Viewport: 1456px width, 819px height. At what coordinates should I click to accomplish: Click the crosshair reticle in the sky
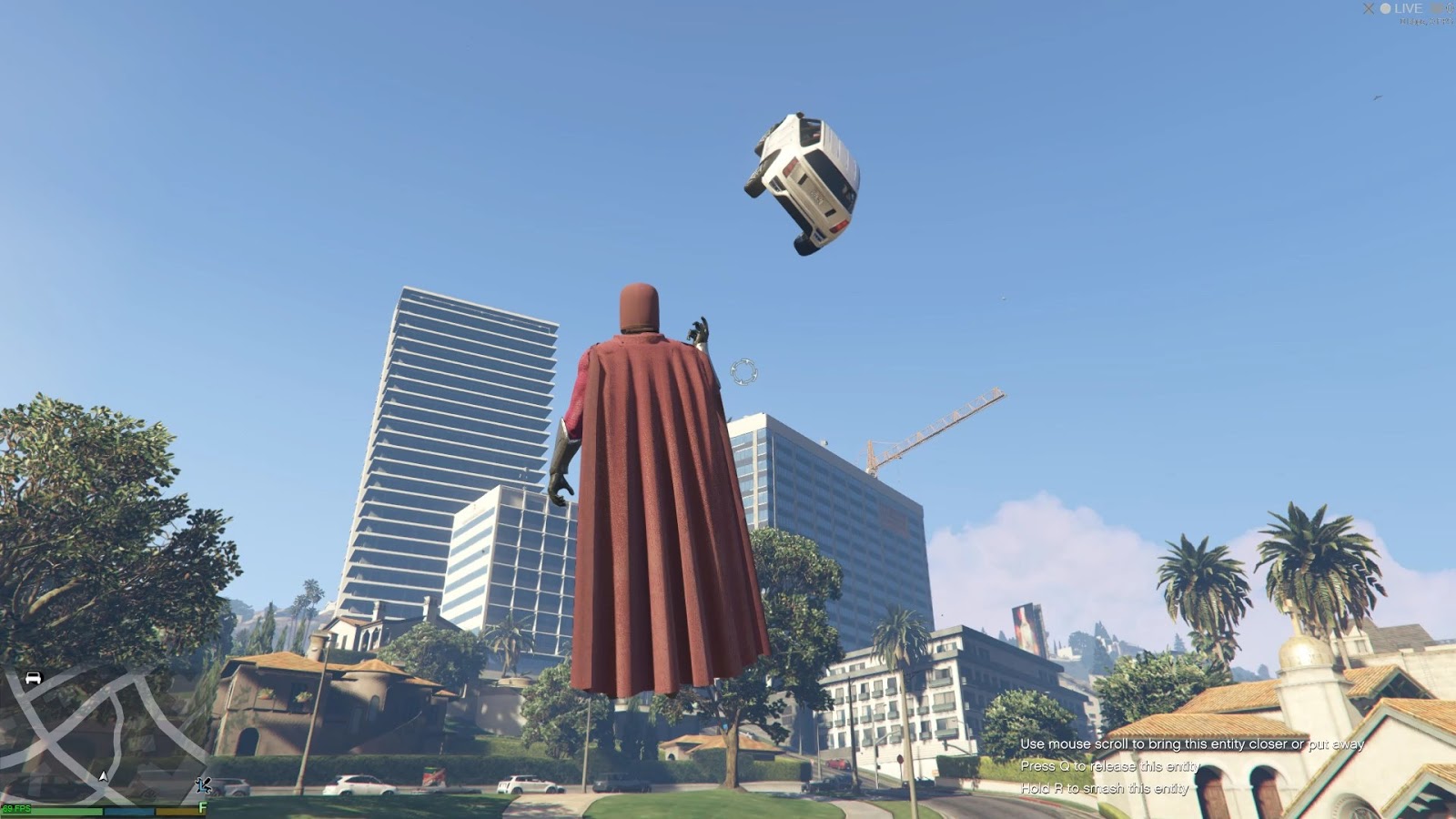[x=744, y=372]
